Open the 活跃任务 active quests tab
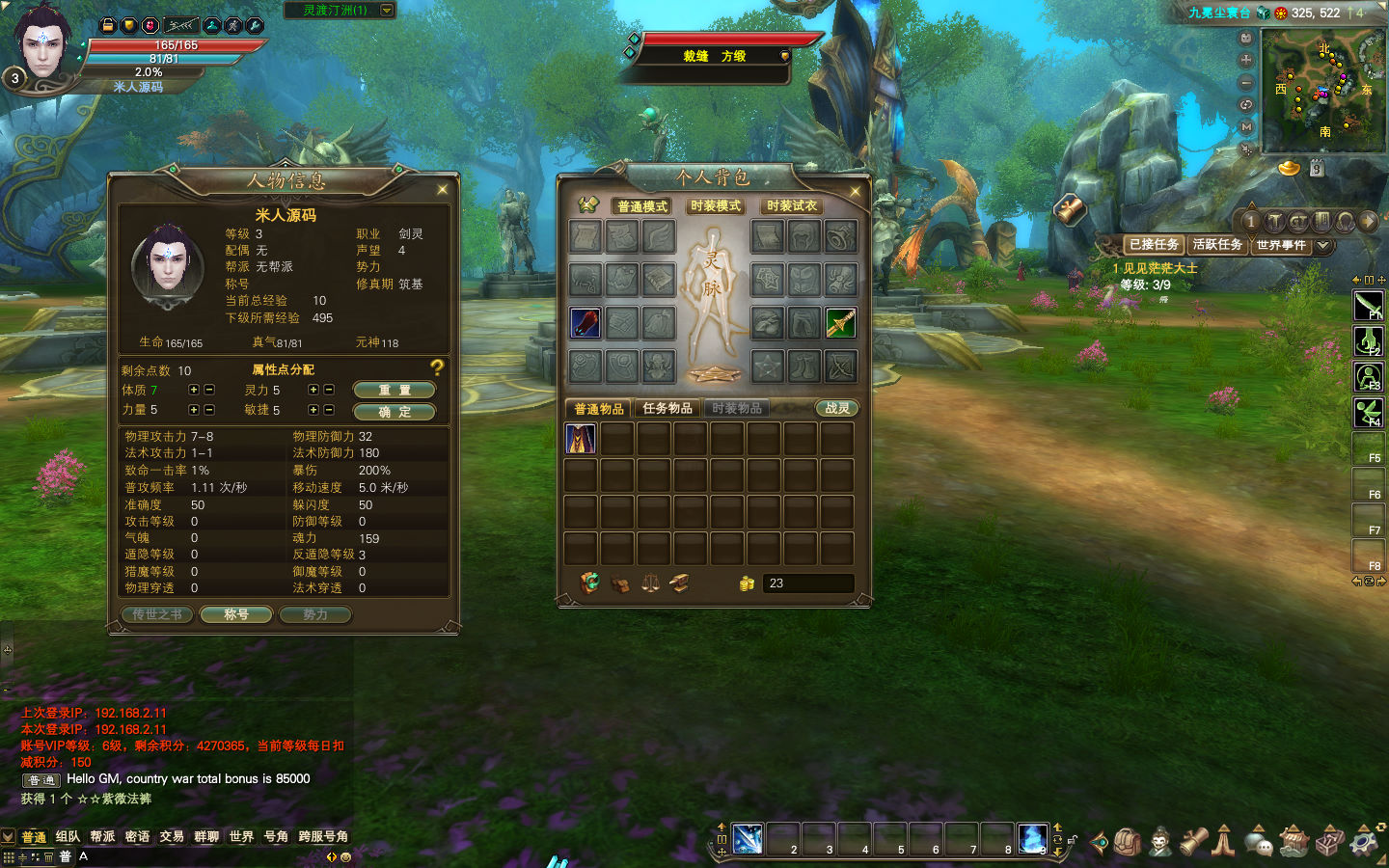The height and width of the screenshot is (868, 1389). click(x=1217, y=245)
